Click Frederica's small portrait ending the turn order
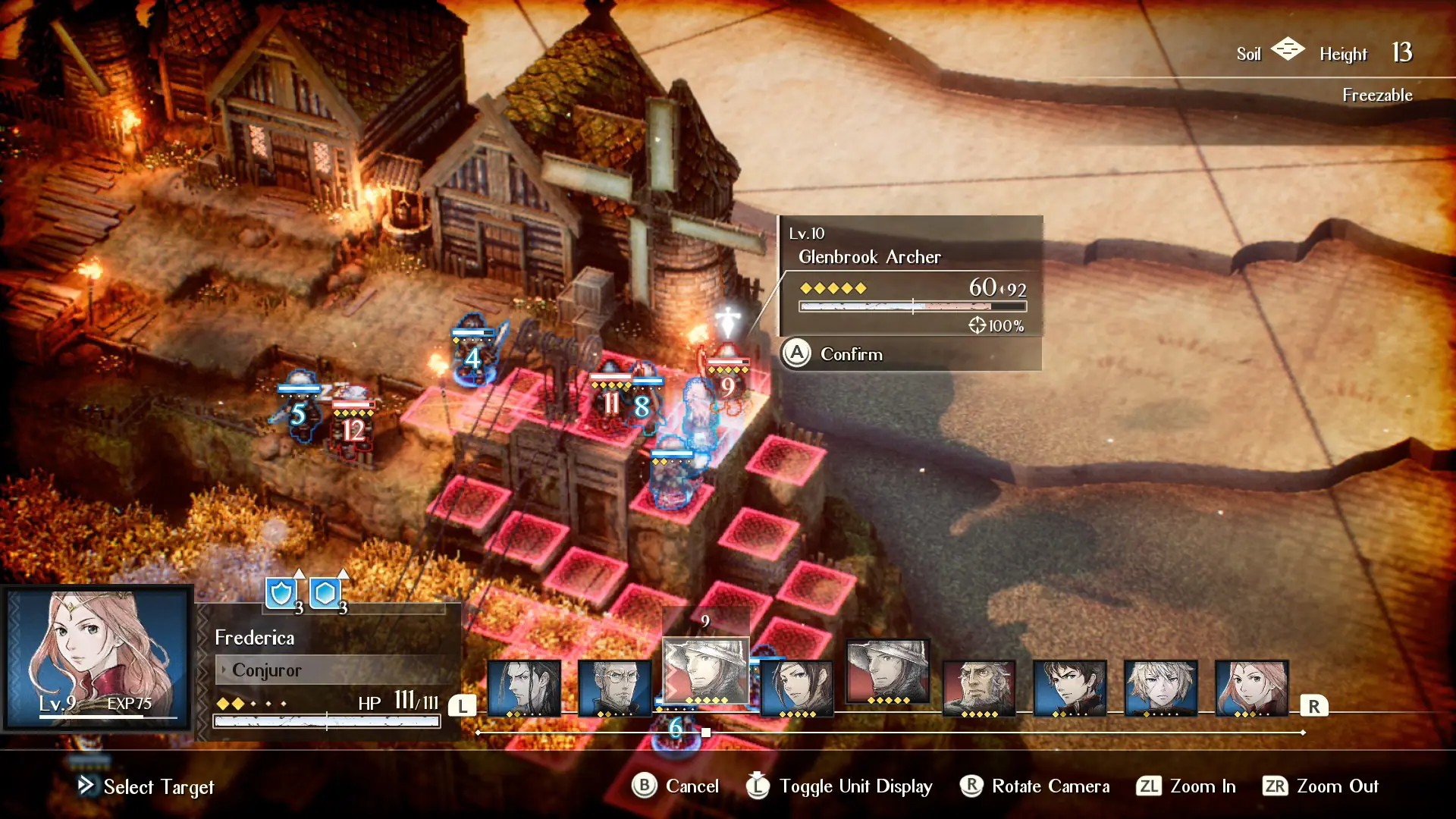This screenshot has height=819, width=1456. point(1251,688)
